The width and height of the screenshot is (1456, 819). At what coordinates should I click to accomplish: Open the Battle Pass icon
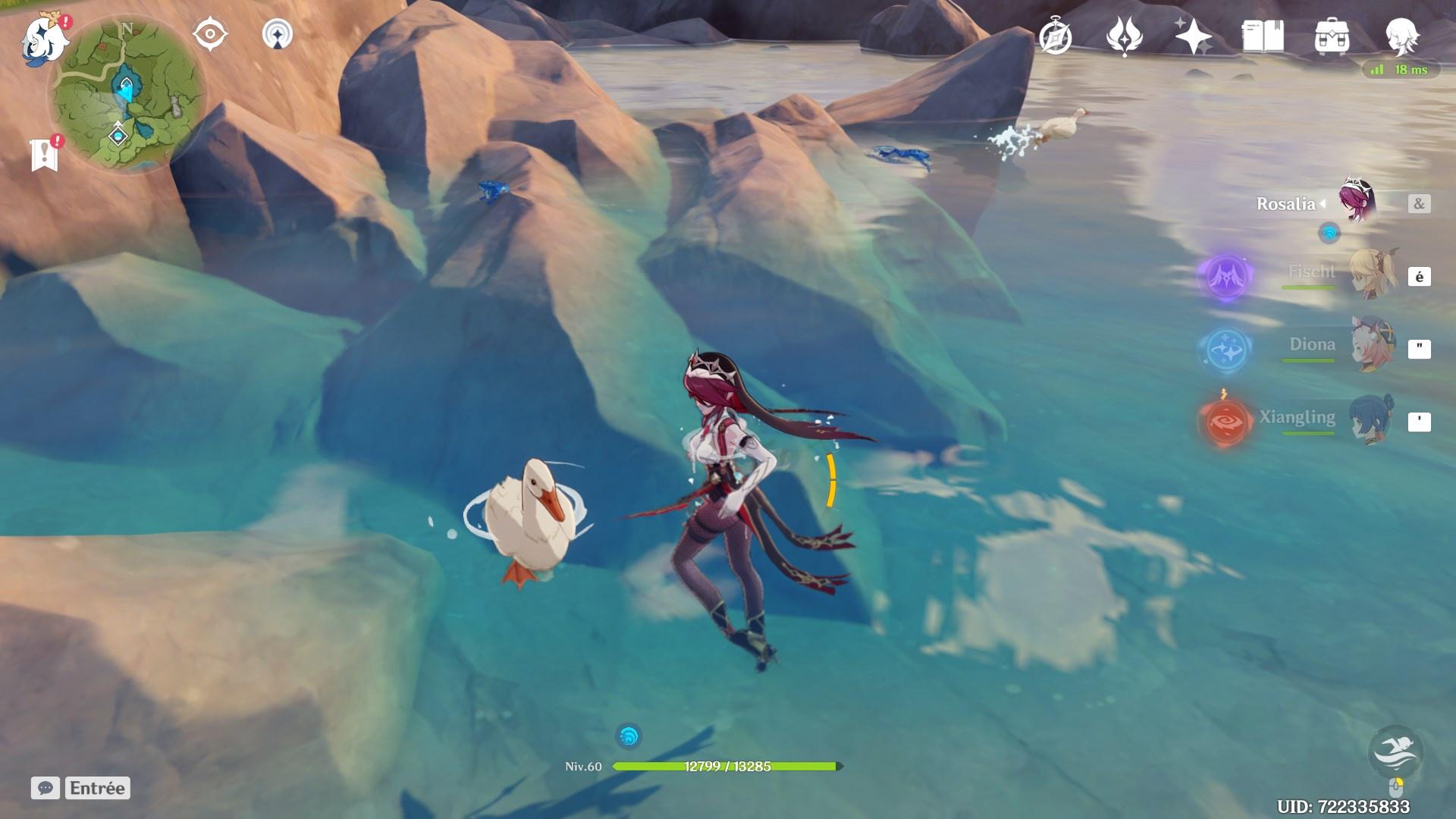1124,36
